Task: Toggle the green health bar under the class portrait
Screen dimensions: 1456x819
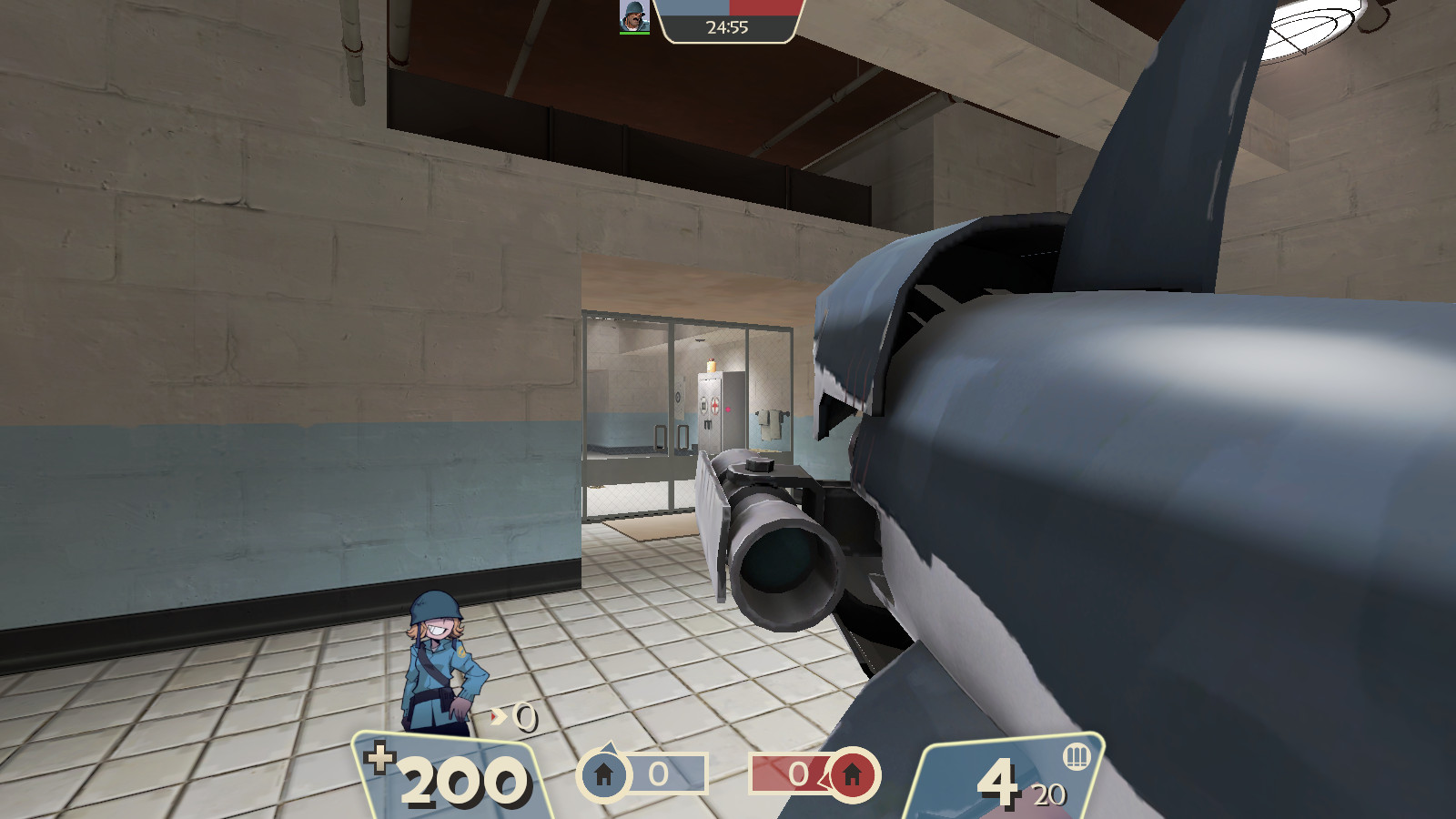Action: [x=634, y=34]
